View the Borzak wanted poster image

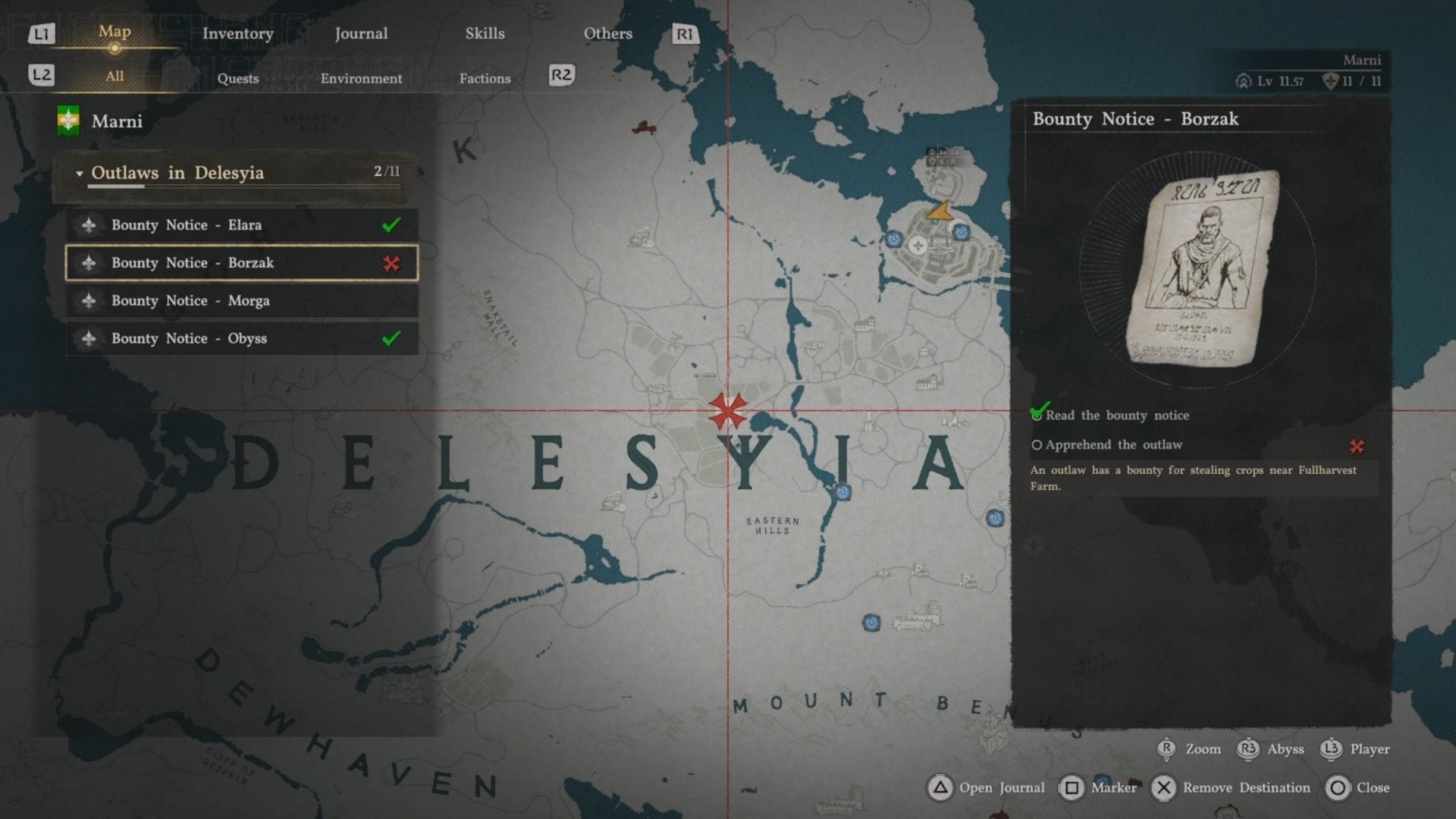(x=1200, y=268)
